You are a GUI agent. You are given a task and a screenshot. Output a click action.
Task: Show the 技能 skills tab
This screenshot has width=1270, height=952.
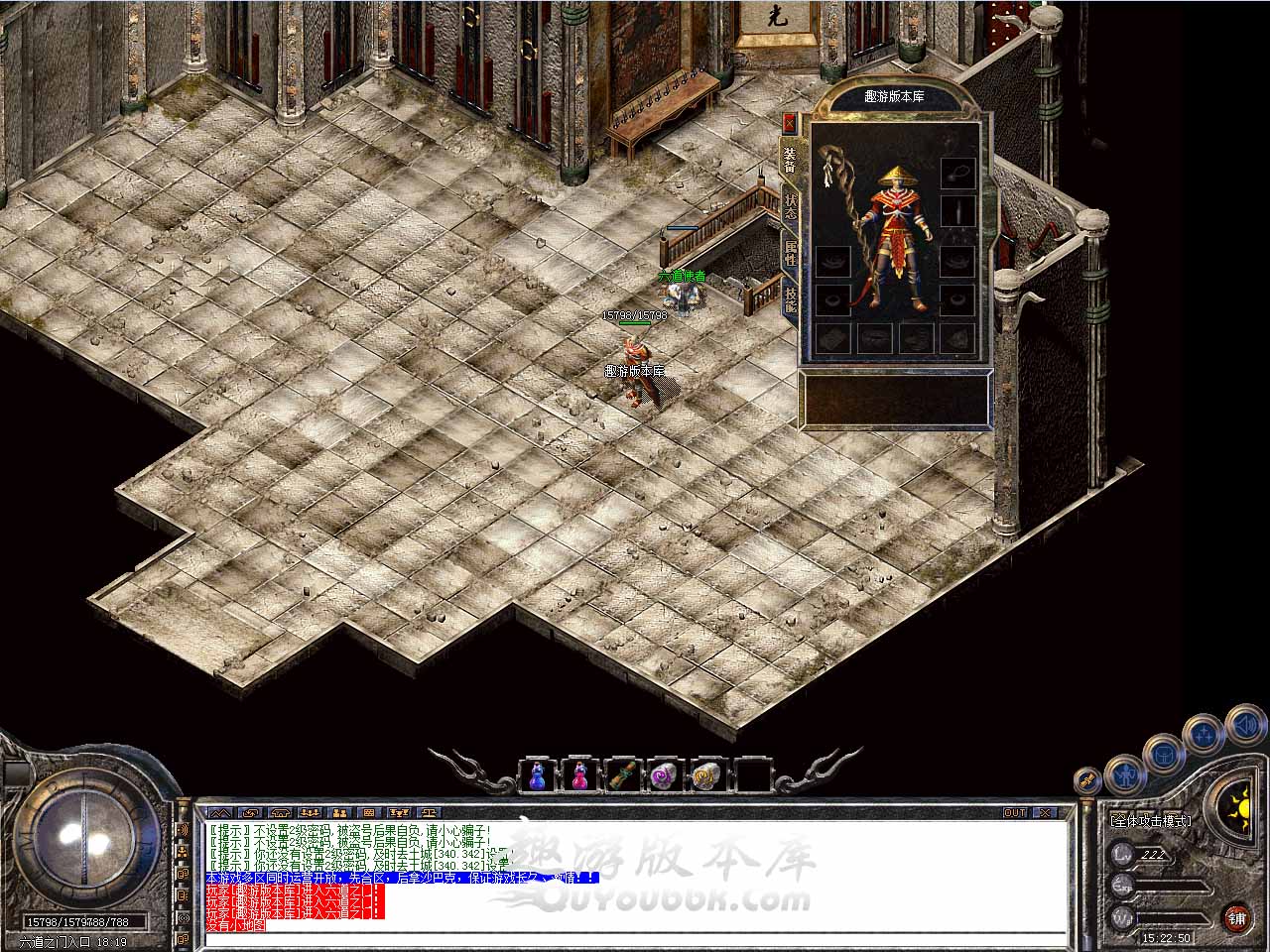[x=791, y=298]
